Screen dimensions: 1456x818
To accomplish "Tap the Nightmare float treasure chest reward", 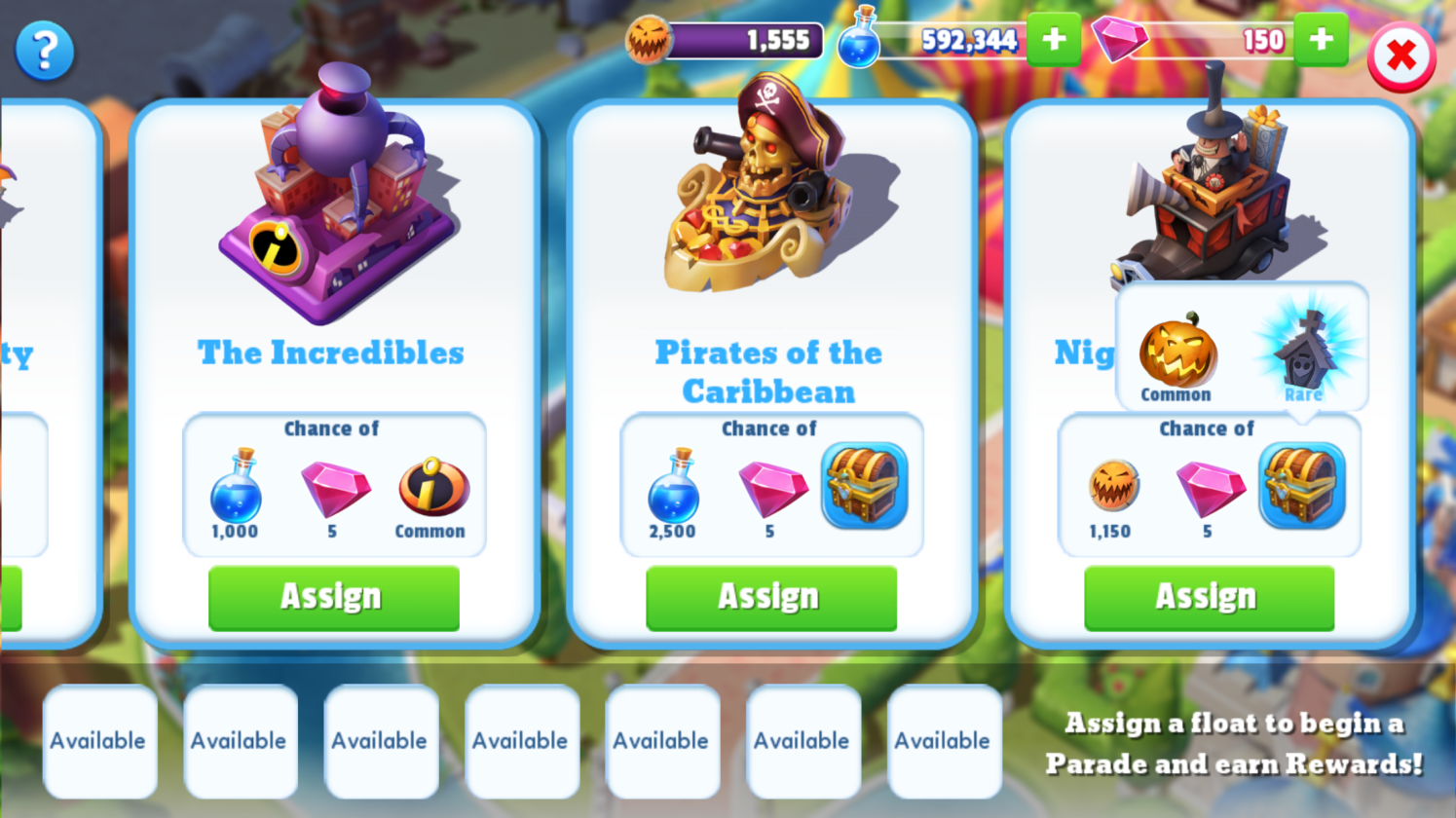I will pos(1301,486).
